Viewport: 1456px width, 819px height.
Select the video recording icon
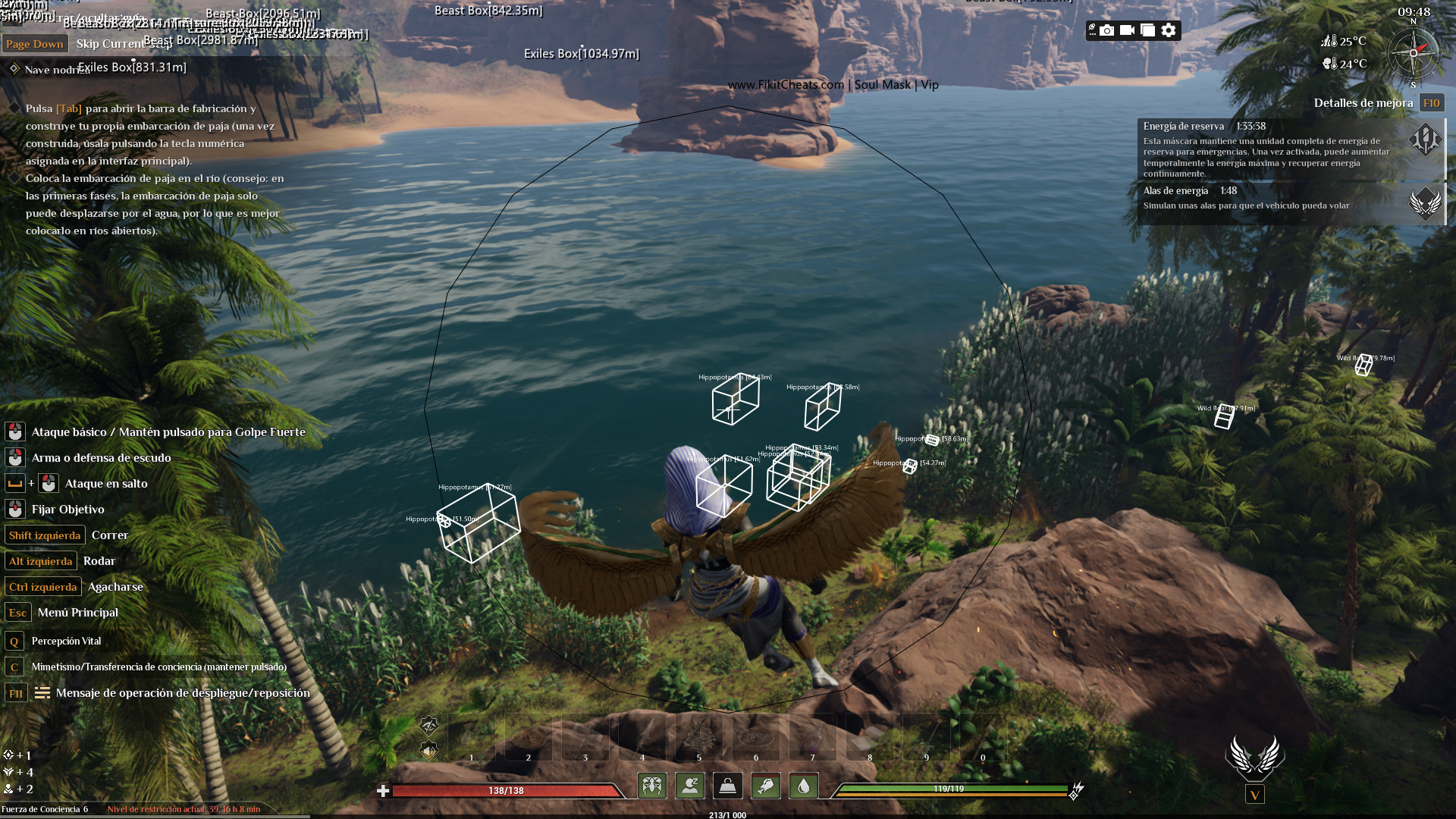(x=1129, y=30)
